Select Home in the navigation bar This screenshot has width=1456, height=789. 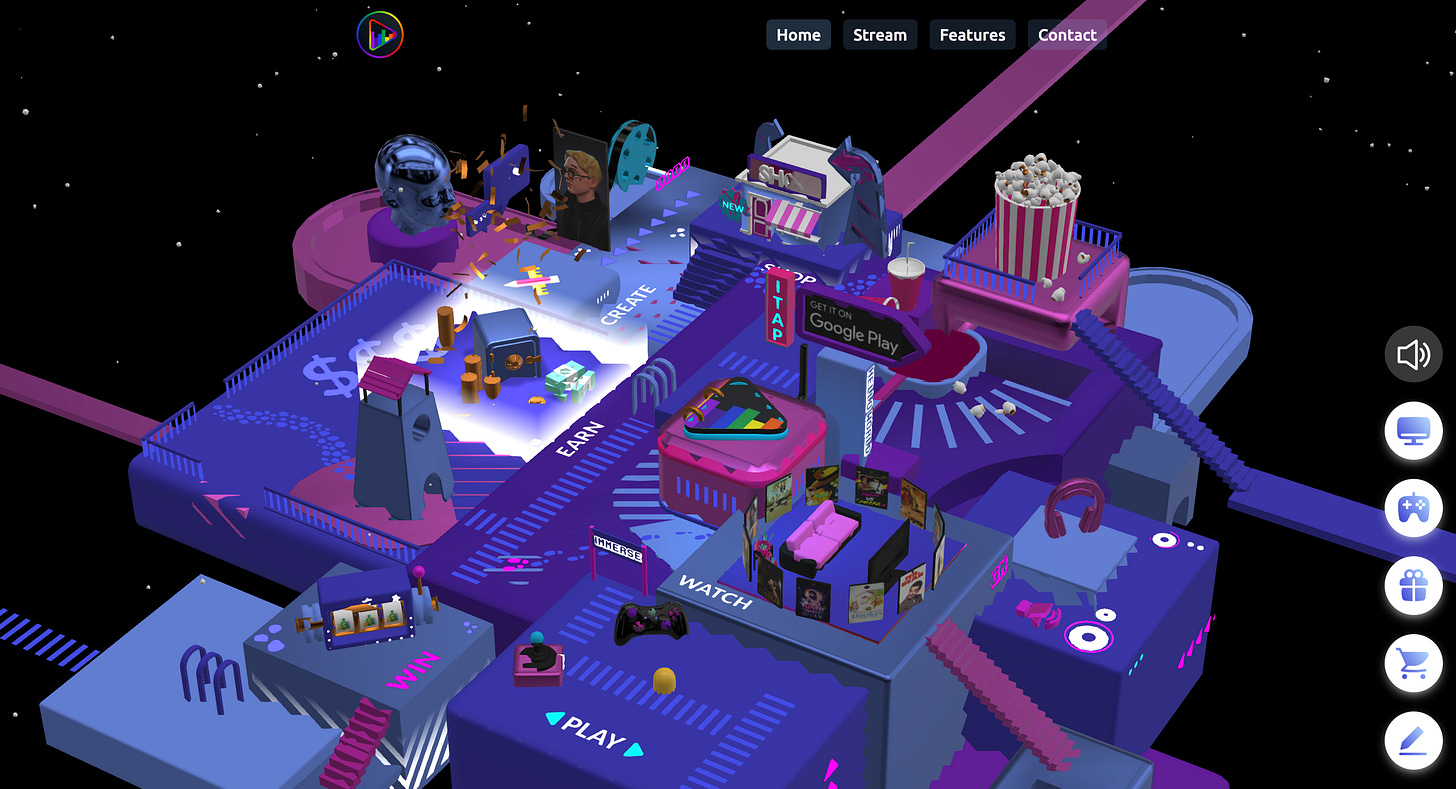point(798,34)
